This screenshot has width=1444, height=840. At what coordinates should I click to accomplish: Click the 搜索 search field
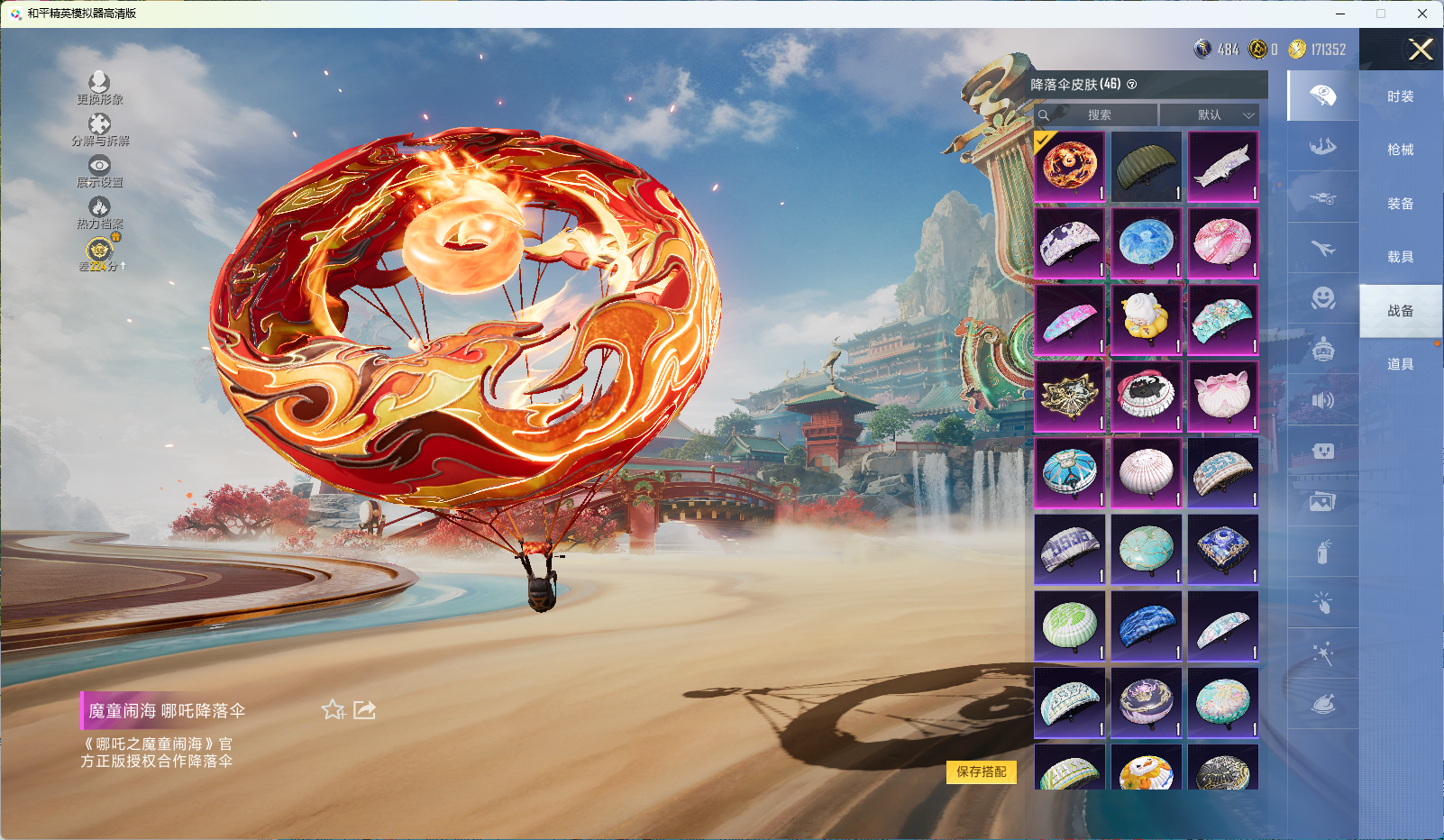pos(1098,115)
